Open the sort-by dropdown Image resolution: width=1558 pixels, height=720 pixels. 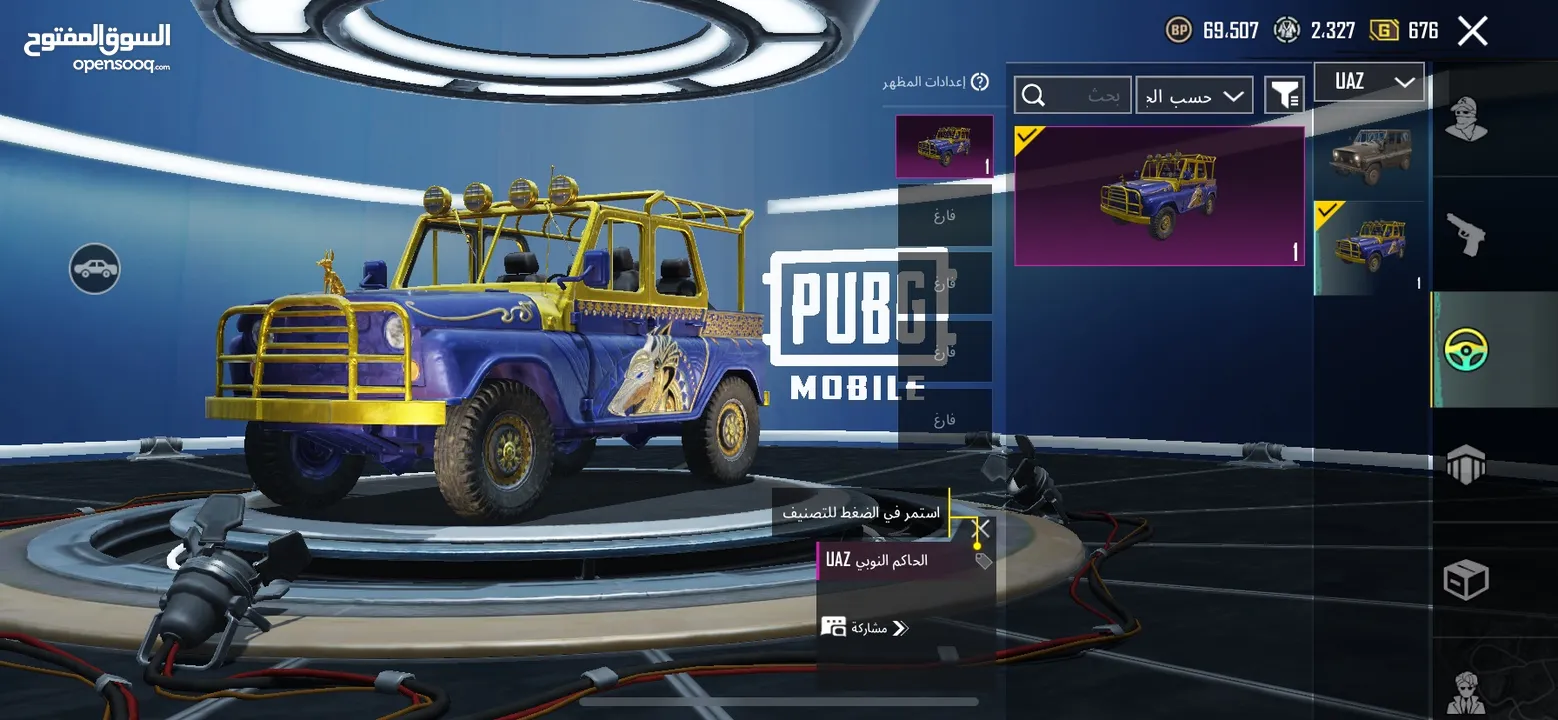pyautogui.click(x=1194, y=96)
